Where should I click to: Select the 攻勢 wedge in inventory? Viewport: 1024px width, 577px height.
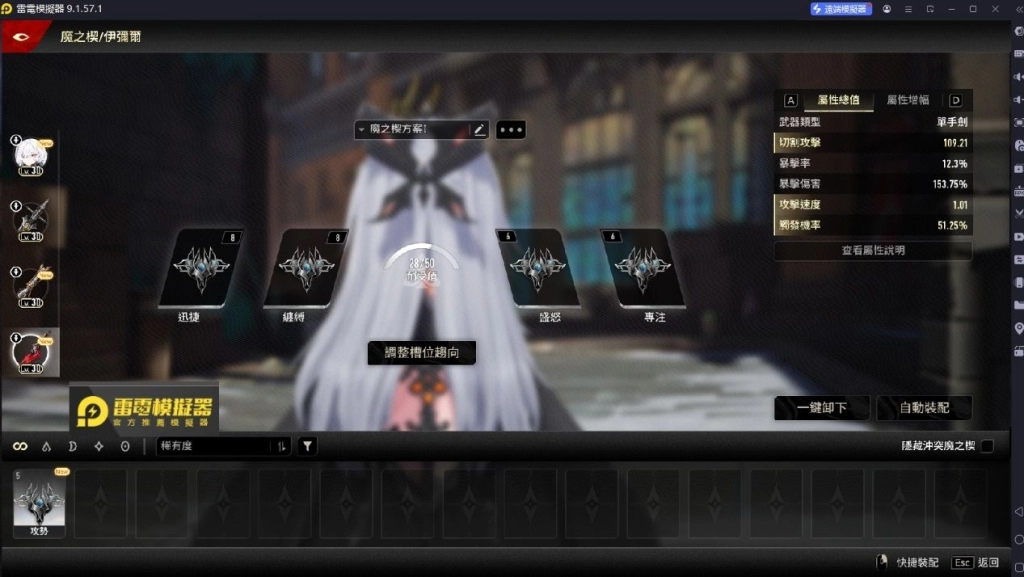pos(39,500)
